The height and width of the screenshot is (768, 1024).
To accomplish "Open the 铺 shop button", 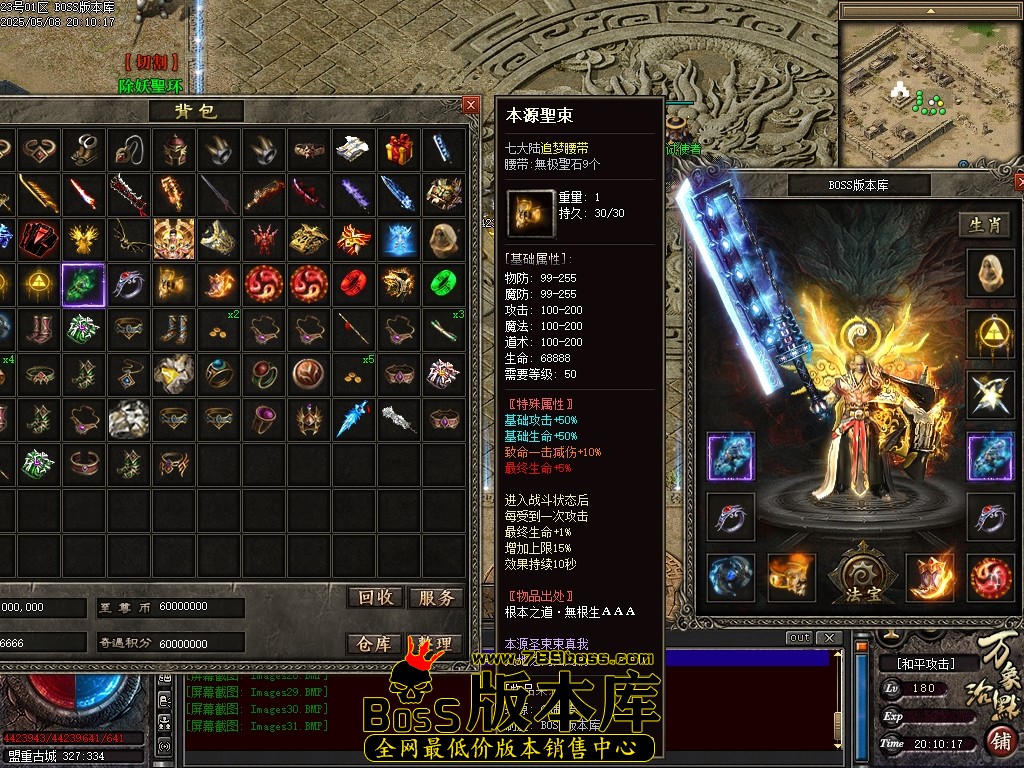I will [998, 742].
